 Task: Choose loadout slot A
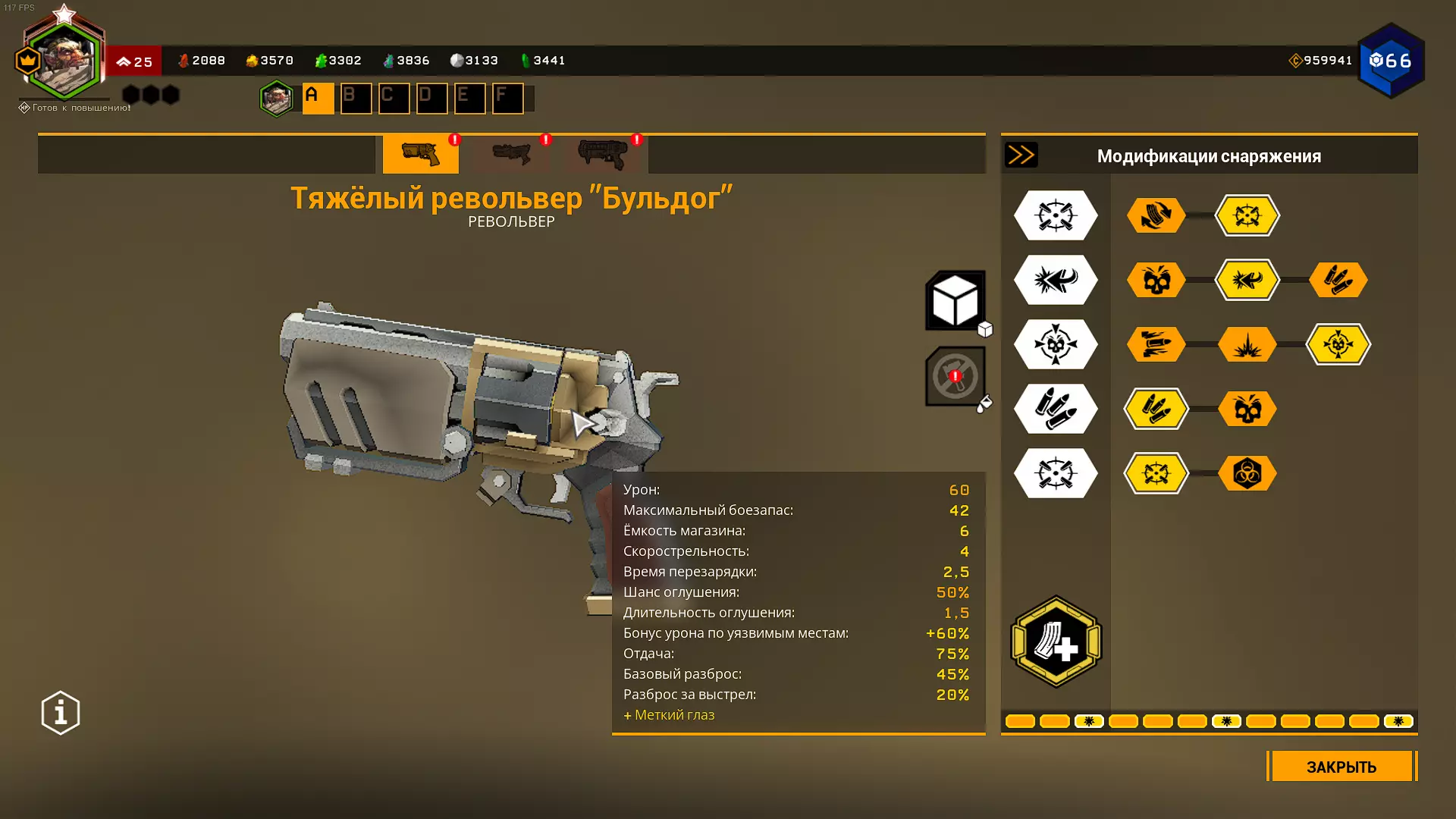point(318,98)
